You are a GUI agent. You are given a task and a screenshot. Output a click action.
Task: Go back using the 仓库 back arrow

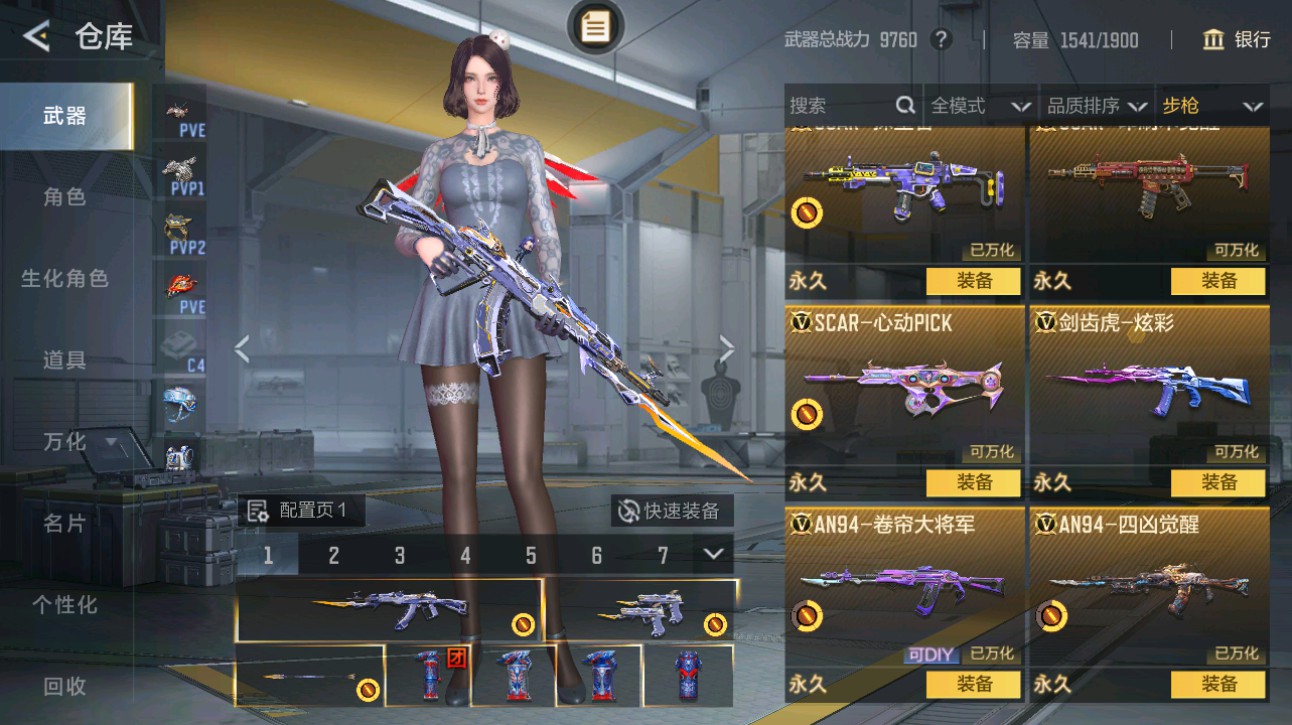[37, 38]
